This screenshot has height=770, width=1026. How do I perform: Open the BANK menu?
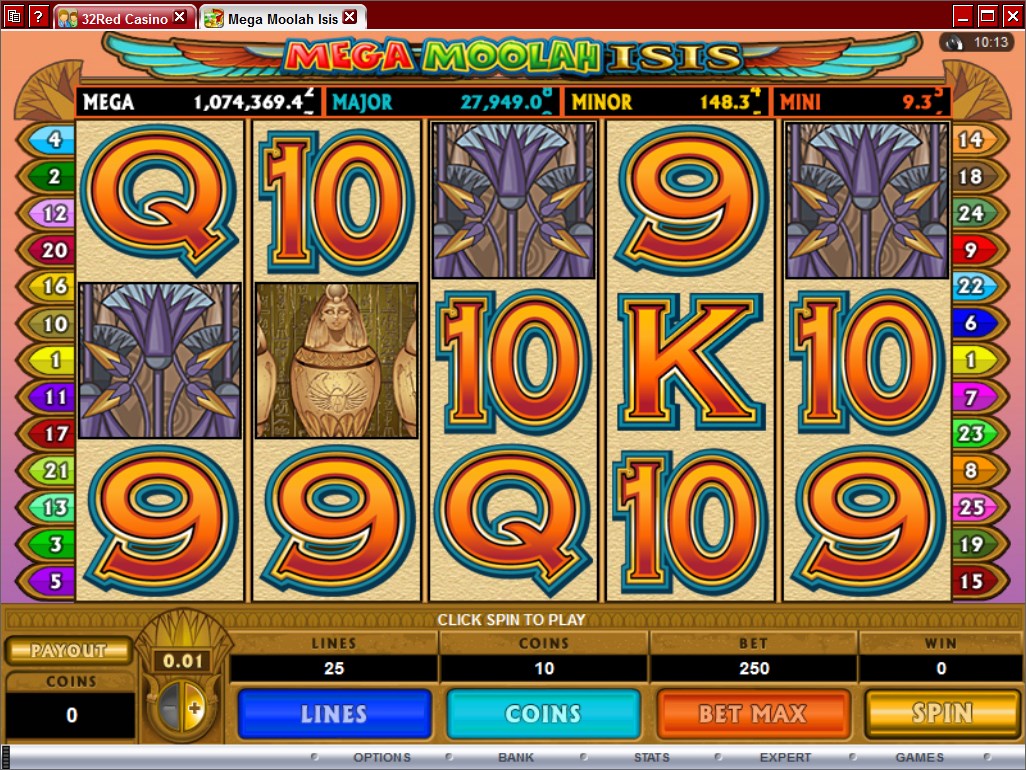point(516,757)
